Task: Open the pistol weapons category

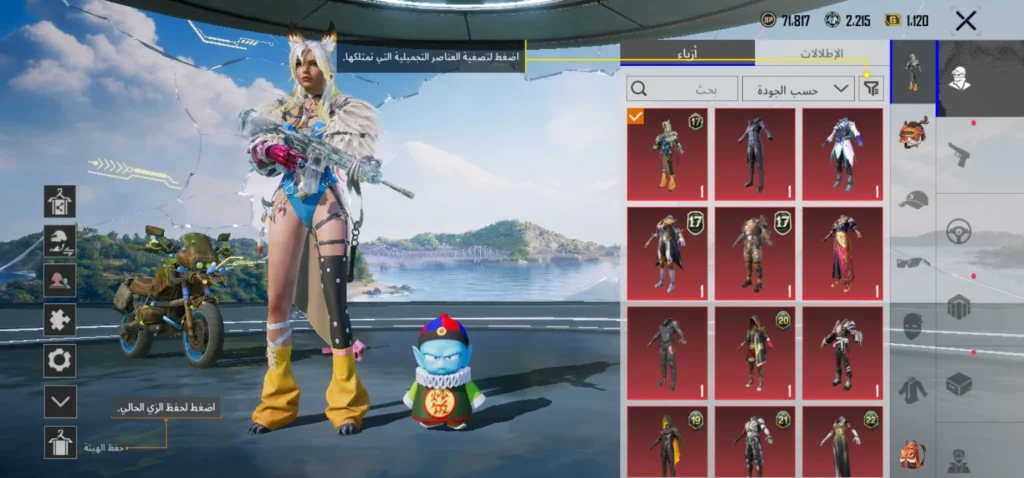Action: point(959,155)
